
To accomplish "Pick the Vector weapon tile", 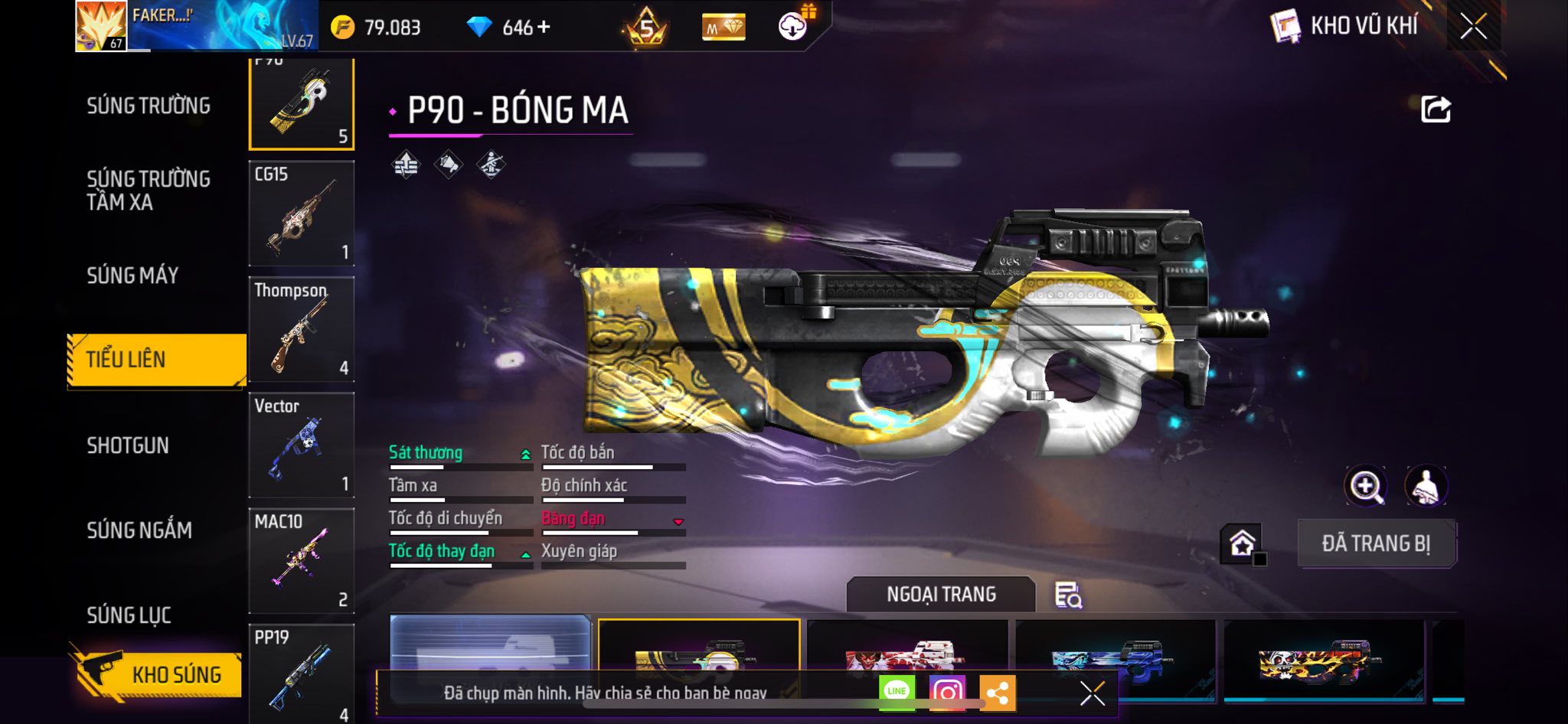I will pyautogui.click(x=302, y=445).
